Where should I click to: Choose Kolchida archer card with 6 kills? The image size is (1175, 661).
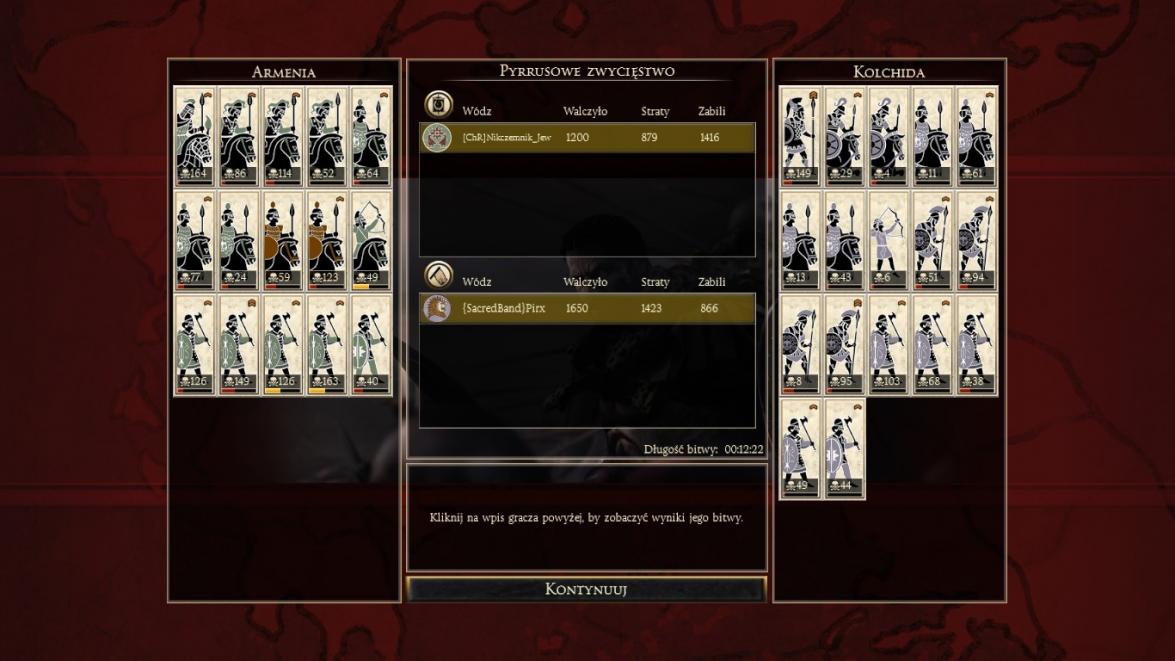tap(888, 240)
